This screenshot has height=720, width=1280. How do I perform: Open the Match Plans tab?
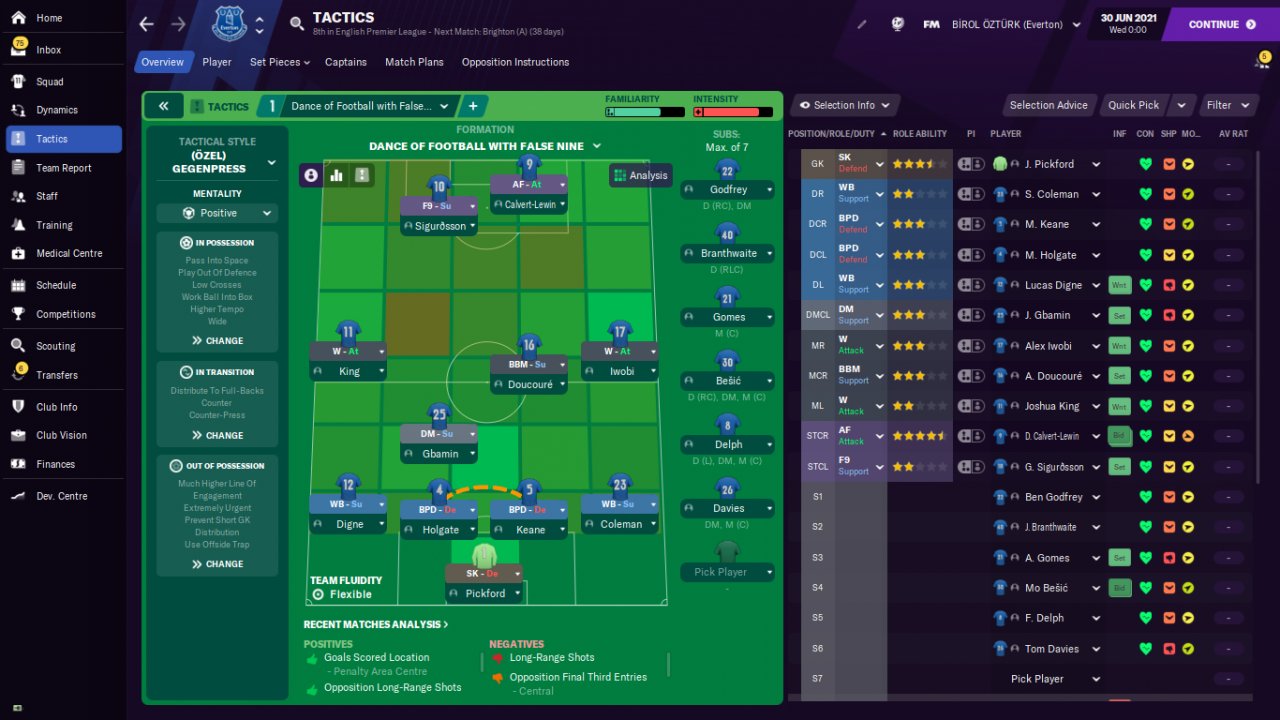click(x=414, y=62)
